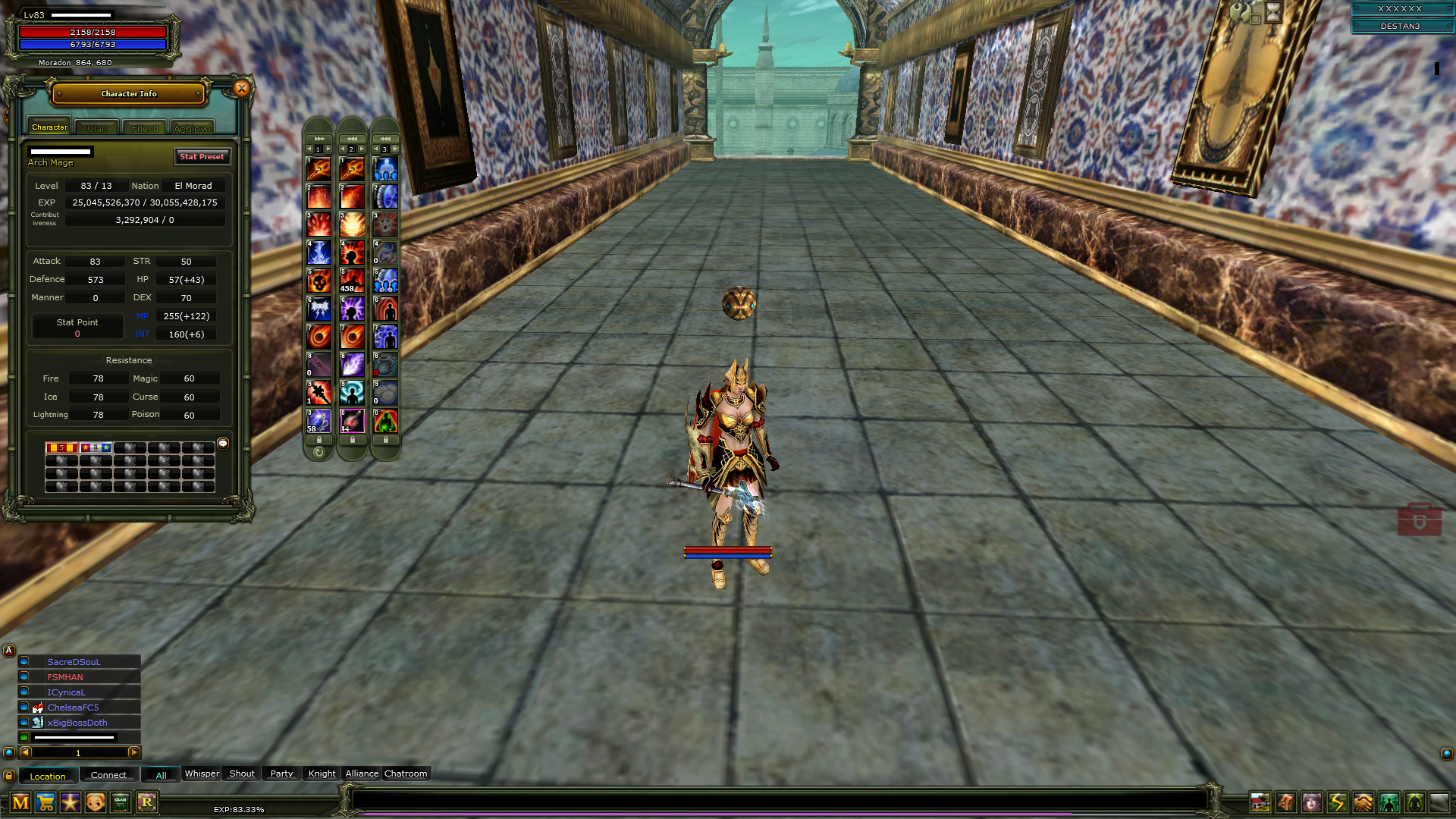Open the item mall cart icon
The height and width of the screenshot is (819, 1456).
point(45,802)
